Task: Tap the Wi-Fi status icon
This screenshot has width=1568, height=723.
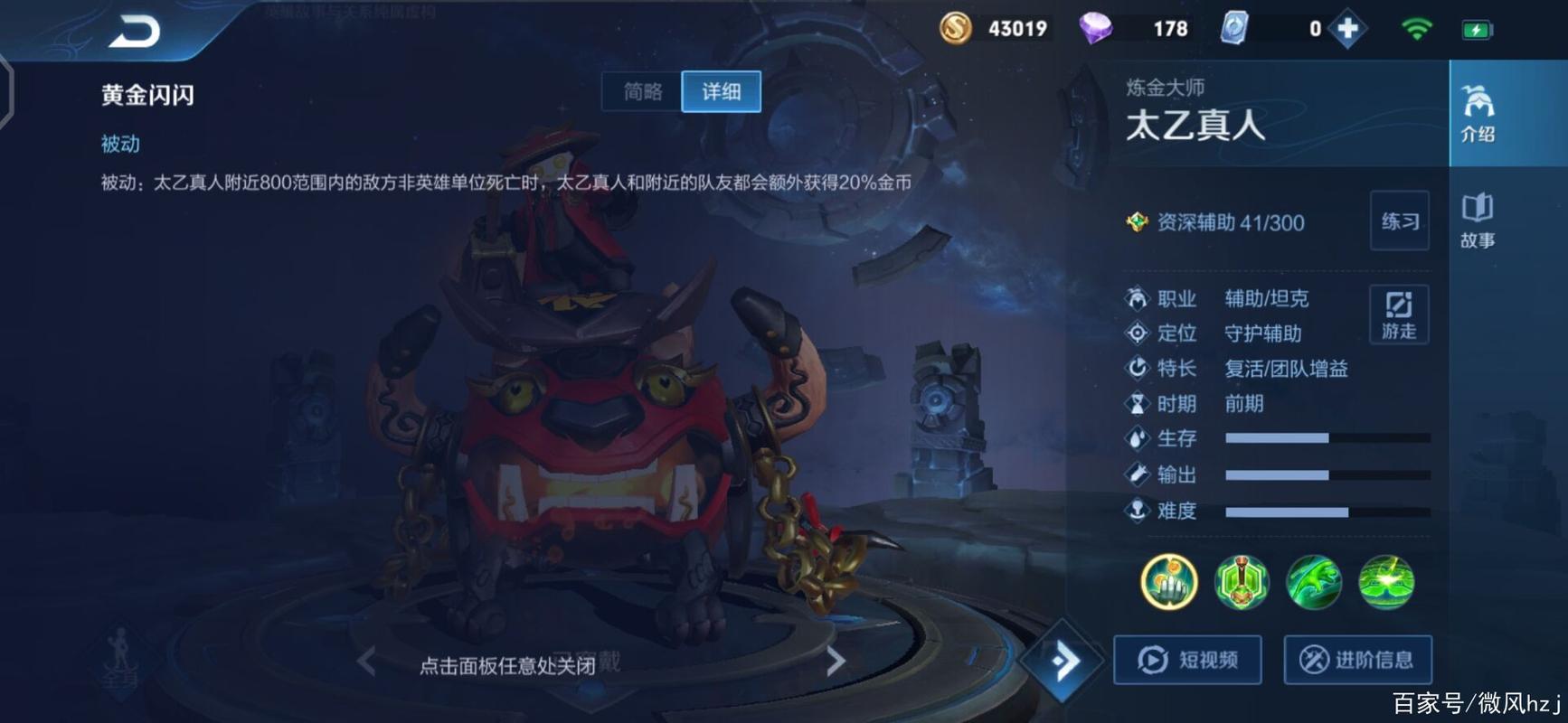Action: [x=1416, y=28]
